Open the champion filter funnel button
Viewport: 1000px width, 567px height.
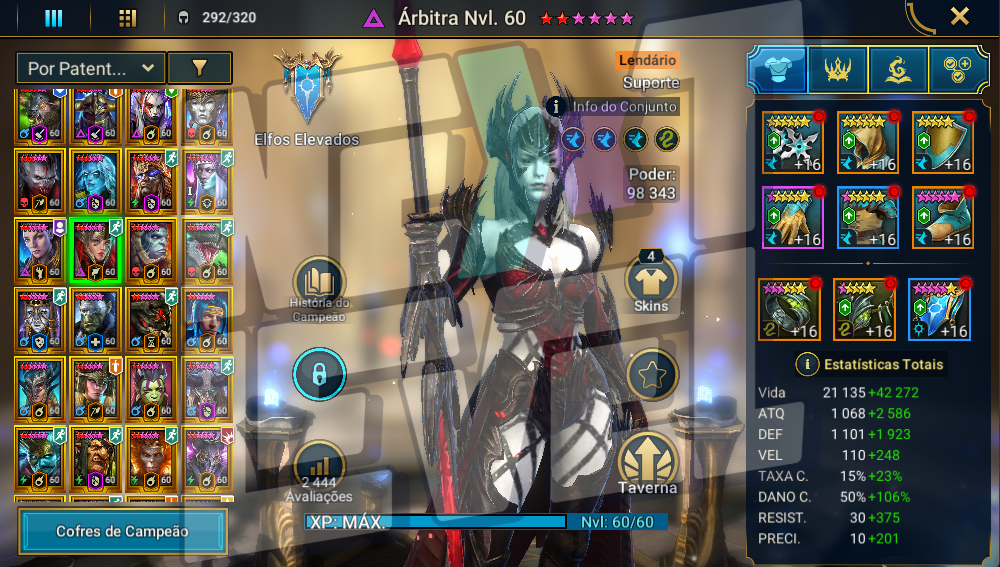pyautogui.click(x=199, y=68)
